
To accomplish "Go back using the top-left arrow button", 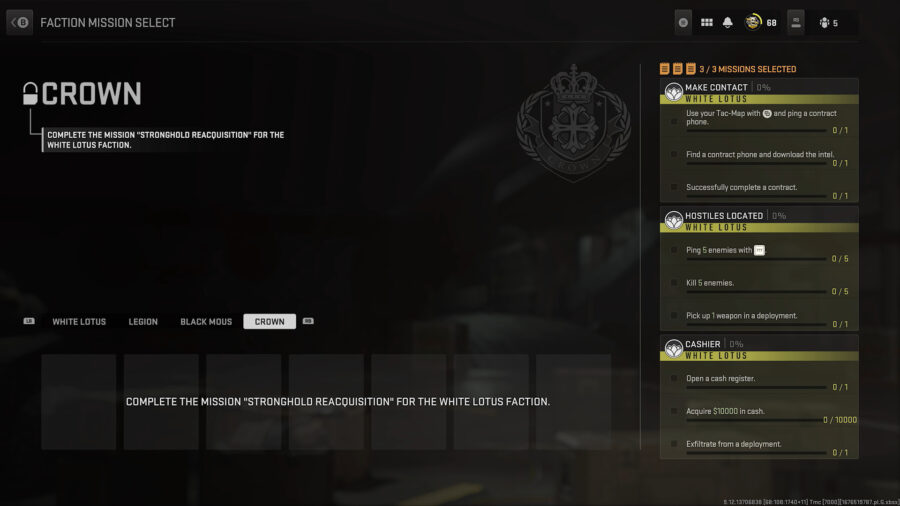I will (20, 22).
